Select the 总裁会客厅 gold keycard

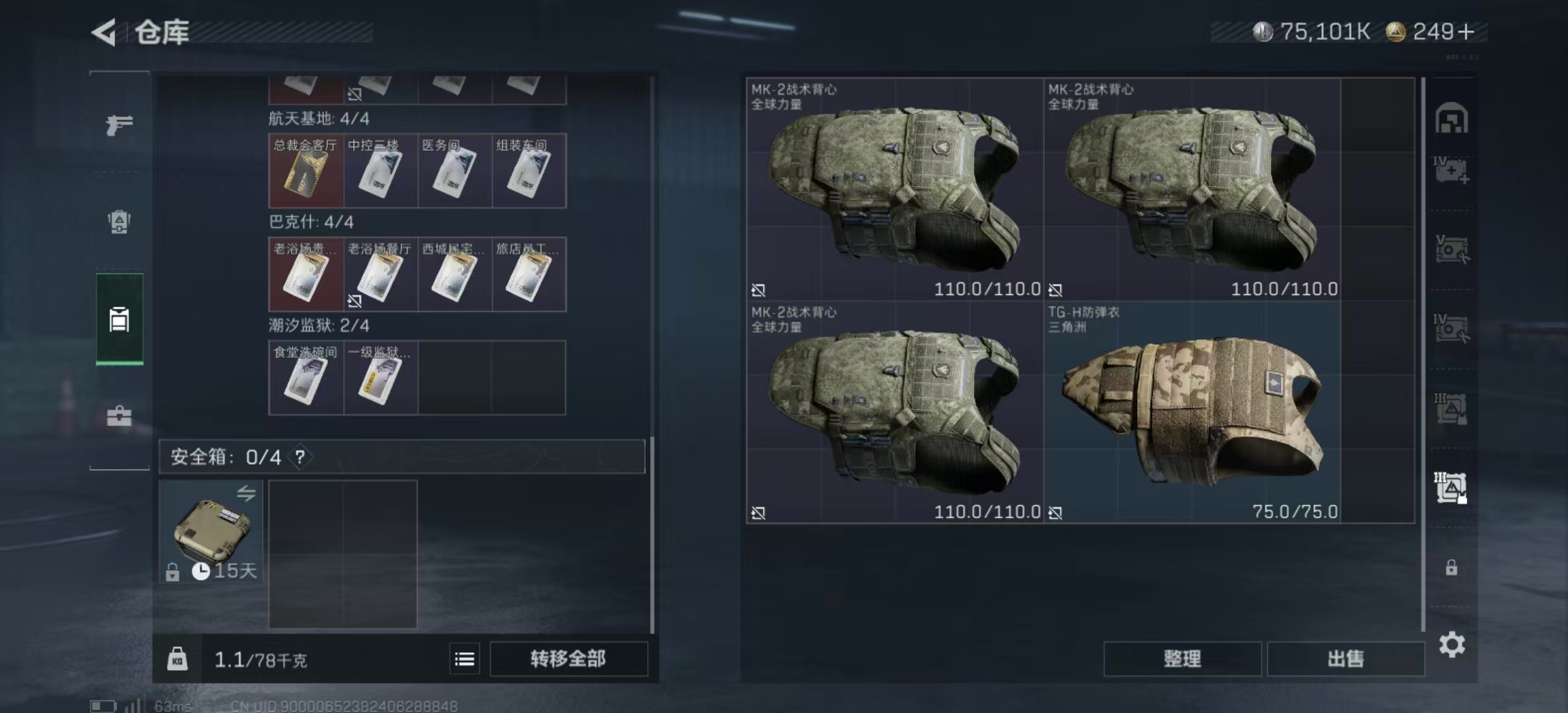click(x=306, y=171)
